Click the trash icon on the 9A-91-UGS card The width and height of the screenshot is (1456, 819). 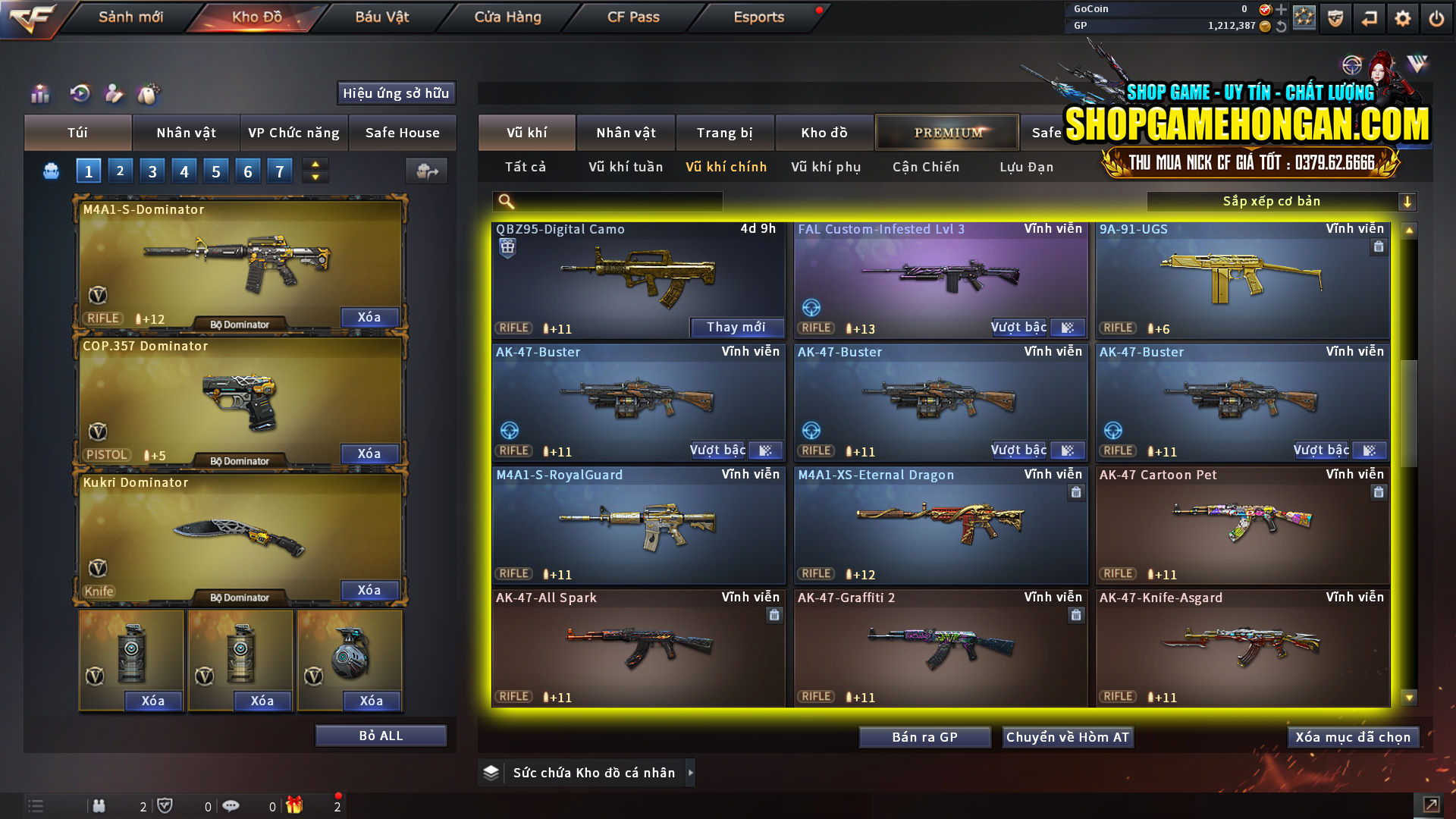(1379, 246)
